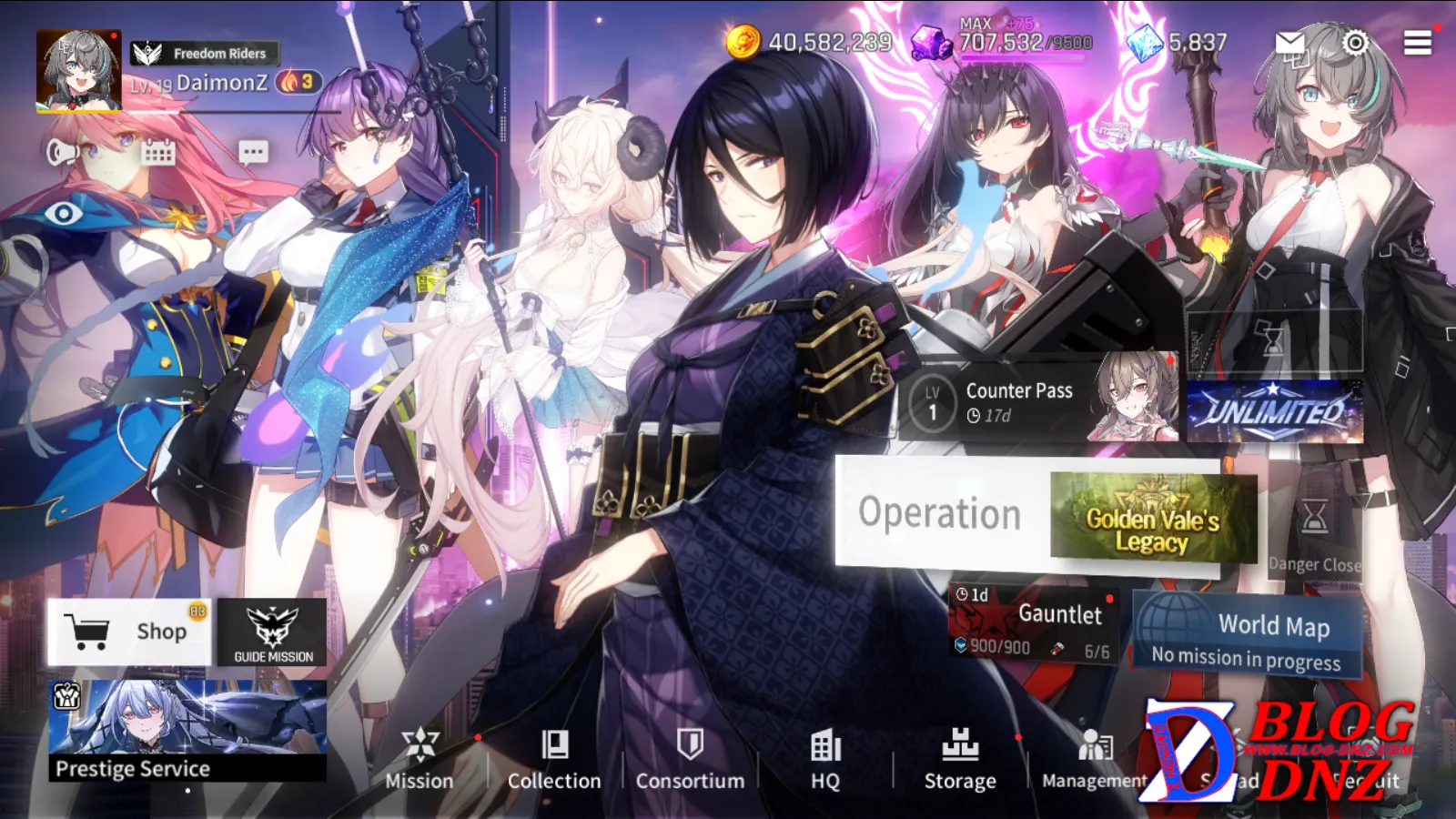Open the Unlimited banner
This screenshot has height=819, width=1456.
coord(1275,412)
